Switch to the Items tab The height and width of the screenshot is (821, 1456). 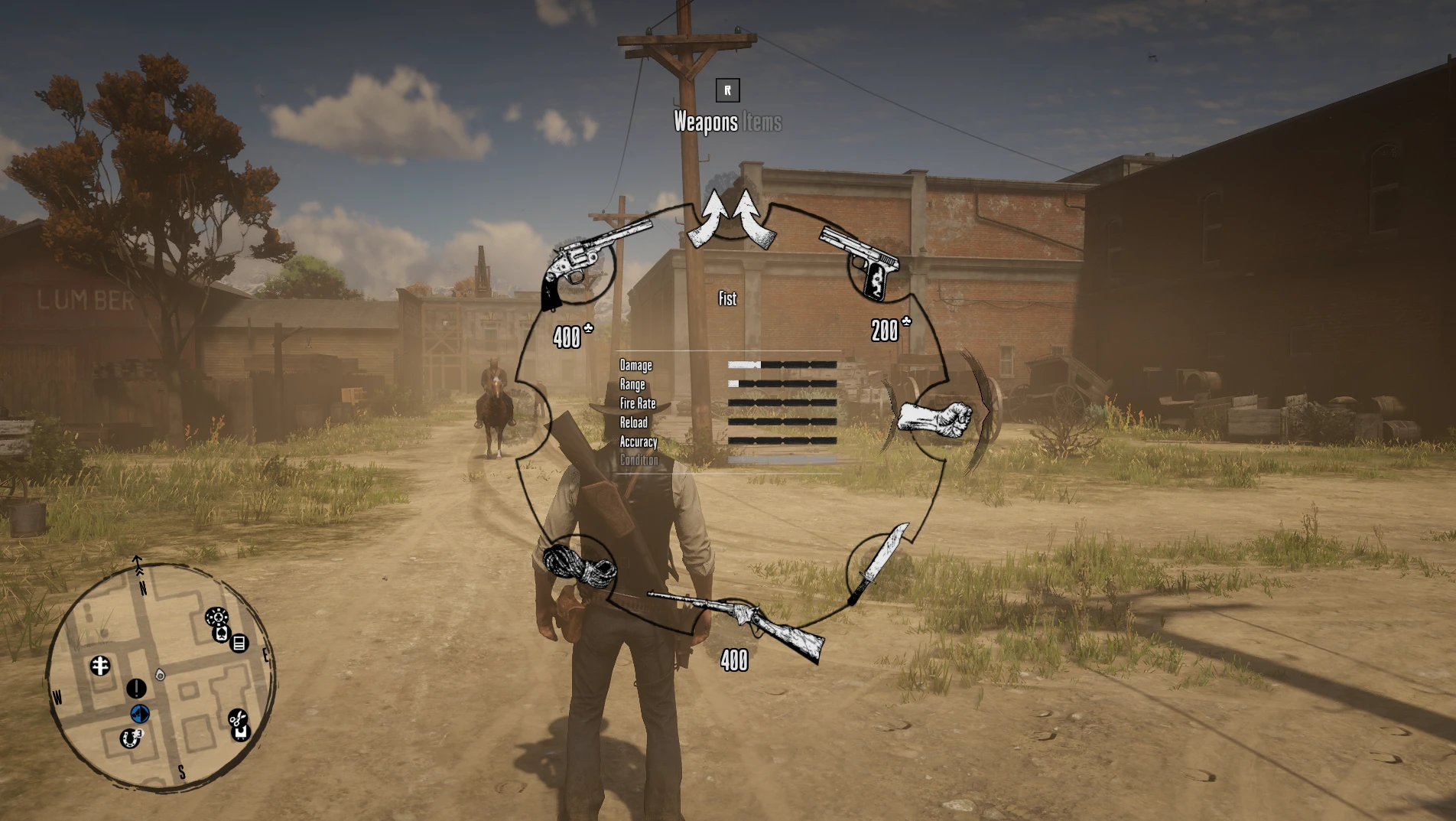(x=762, y=122)
